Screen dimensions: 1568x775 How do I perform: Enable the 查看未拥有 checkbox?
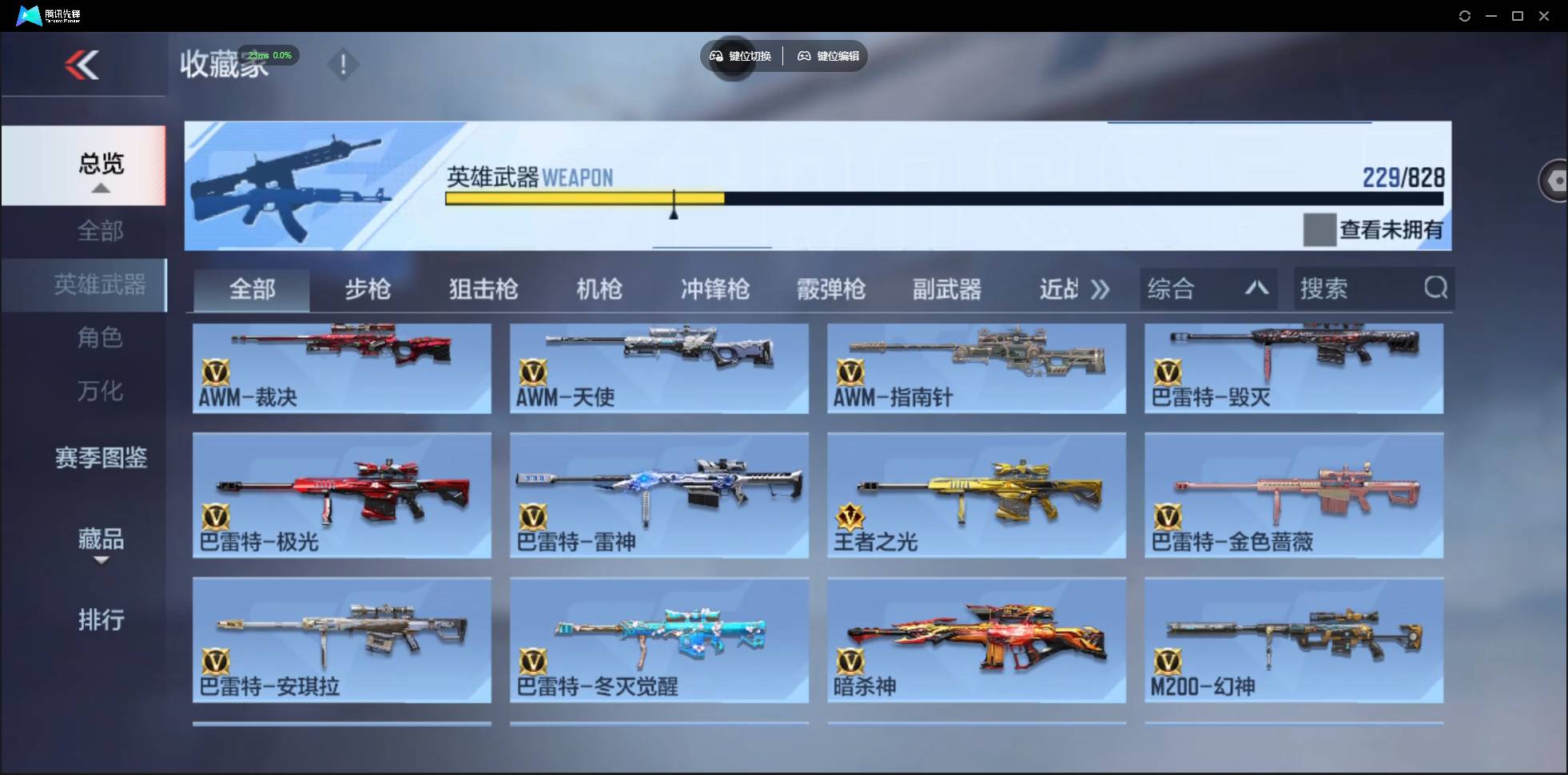(x=1319, y=230)
